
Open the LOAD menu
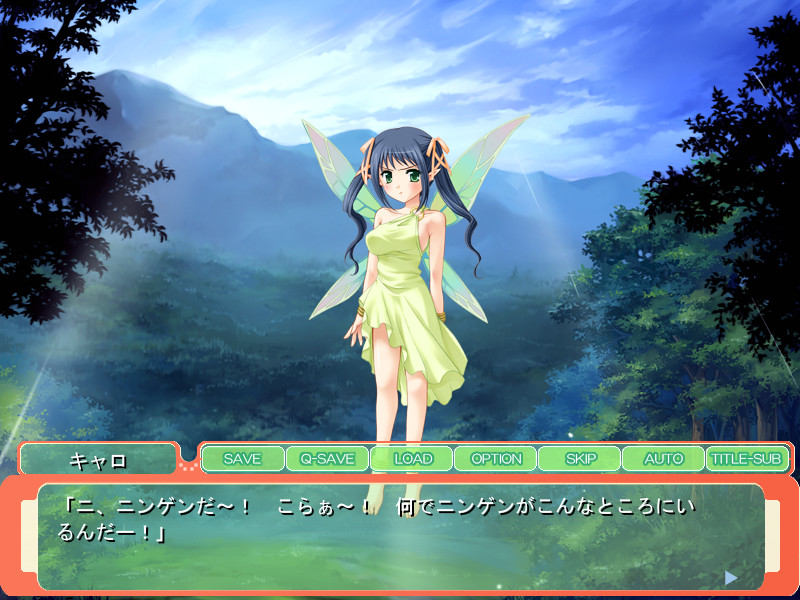click(x=411, y=459)
